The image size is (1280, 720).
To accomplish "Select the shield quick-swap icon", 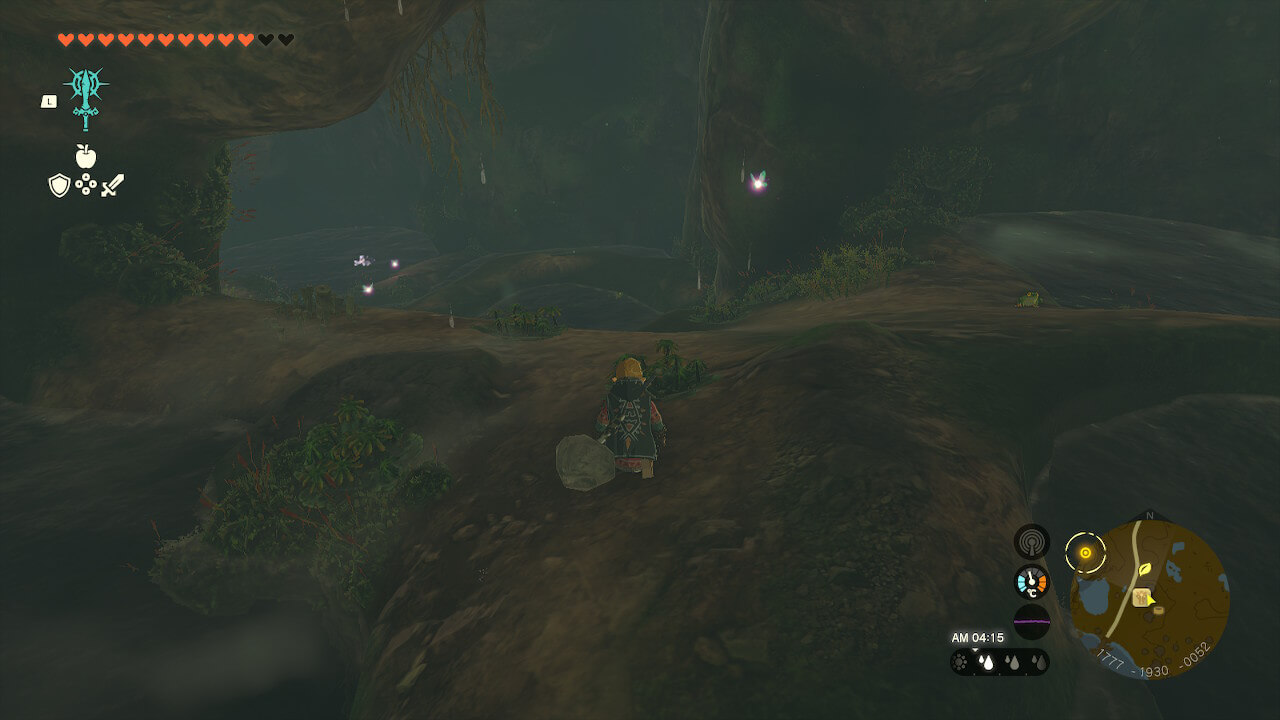I will click(x=59, y=185).
